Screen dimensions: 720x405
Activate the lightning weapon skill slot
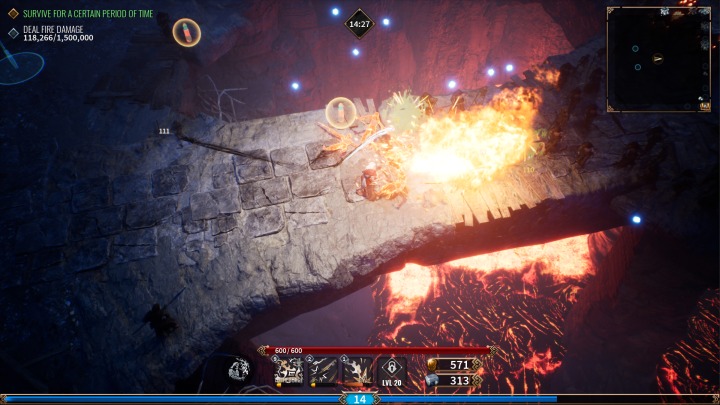pyautogui.click(x=324, y=372)
